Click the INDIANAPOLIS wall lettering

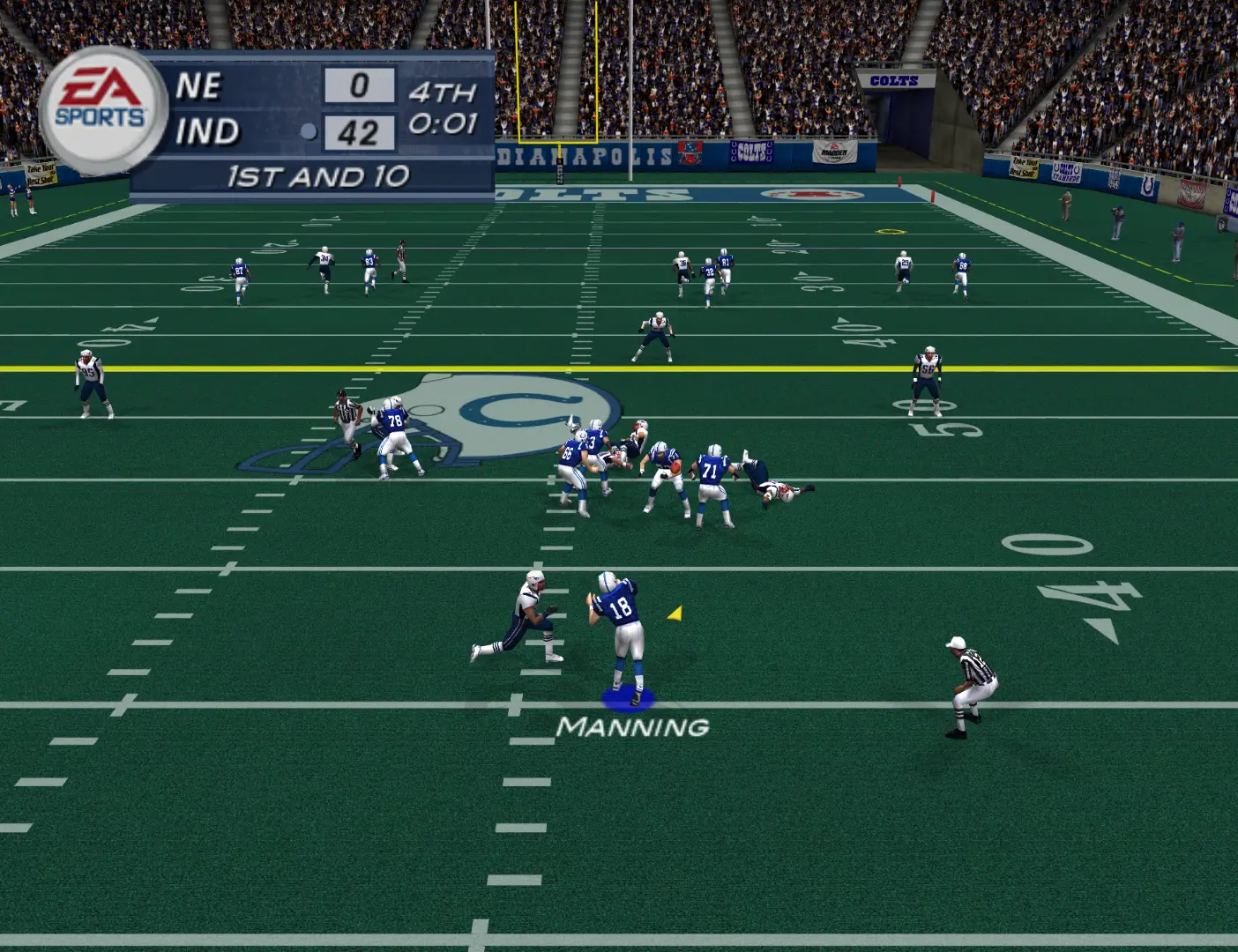582,154
